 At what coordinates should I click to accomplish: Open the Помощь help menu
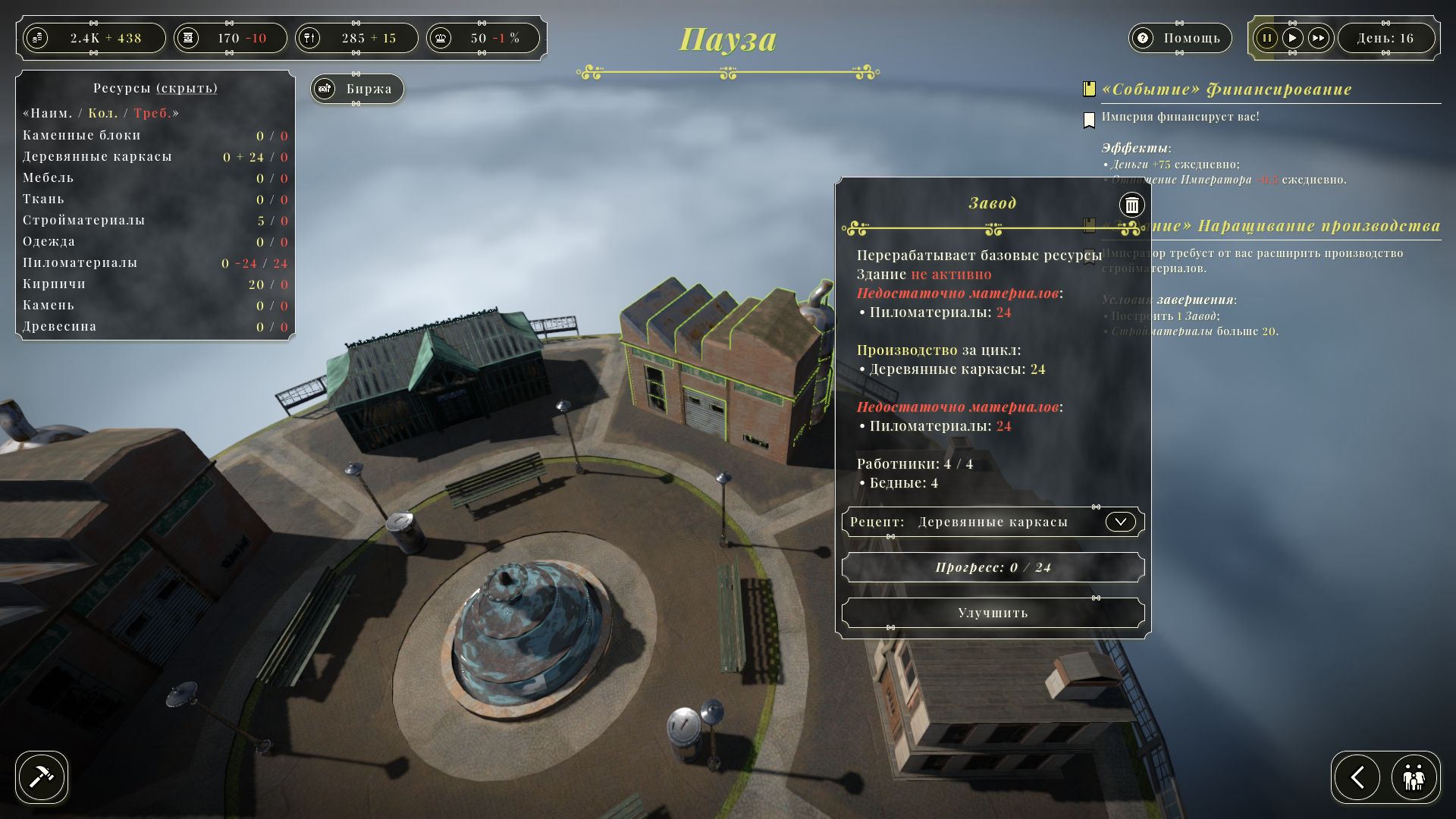1179,38
